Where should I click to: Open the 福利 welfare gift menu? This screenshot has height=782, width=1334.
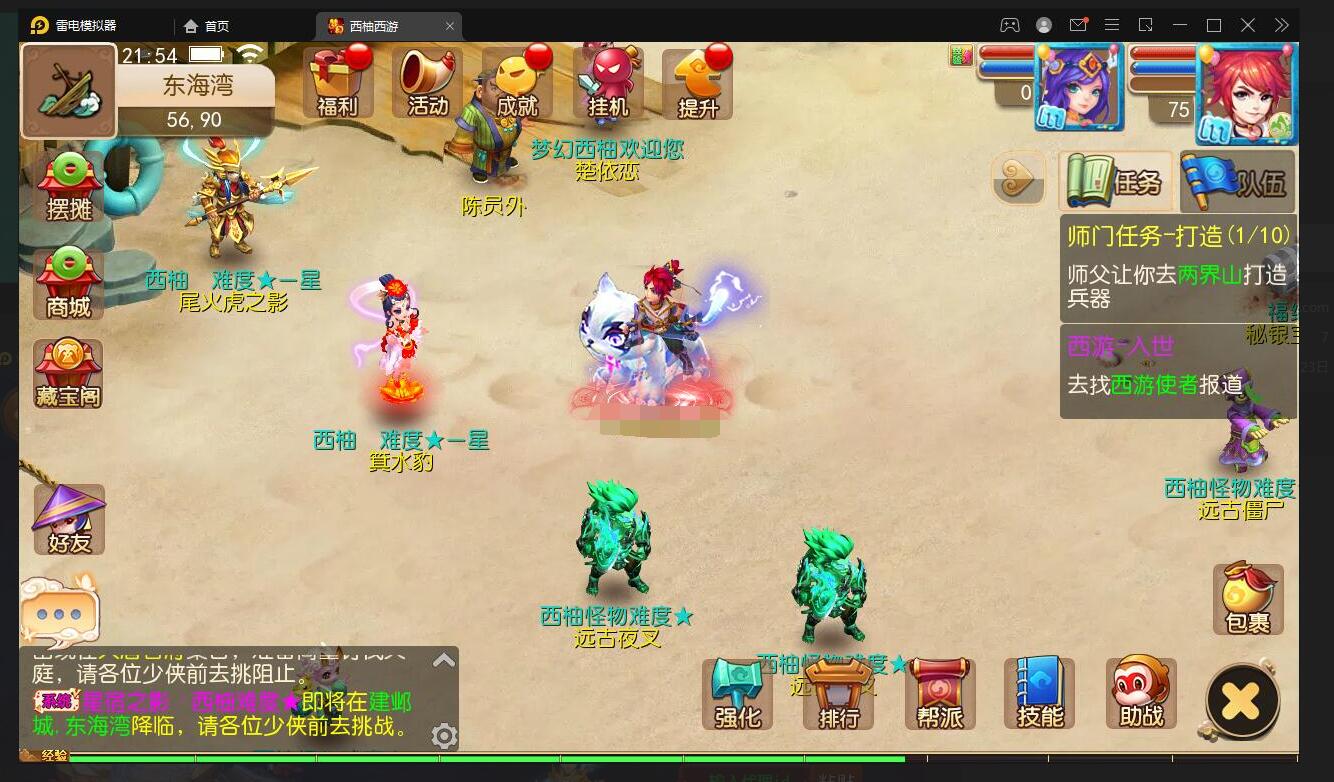pos(338,82)
